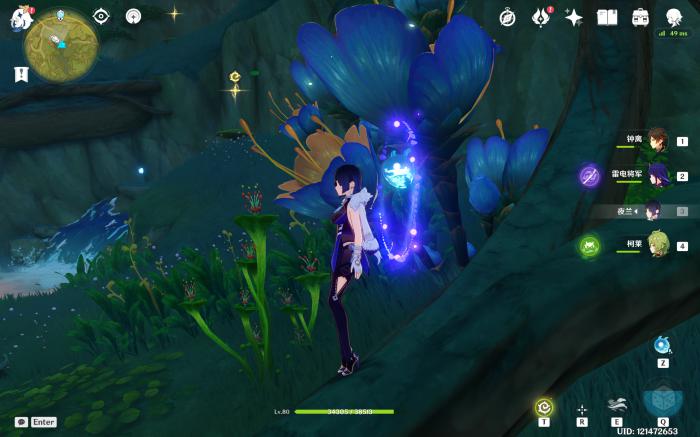Screen dimensions: 700x437
Task: Switch to party member 柯莱
Action: [x=656, y=245]
